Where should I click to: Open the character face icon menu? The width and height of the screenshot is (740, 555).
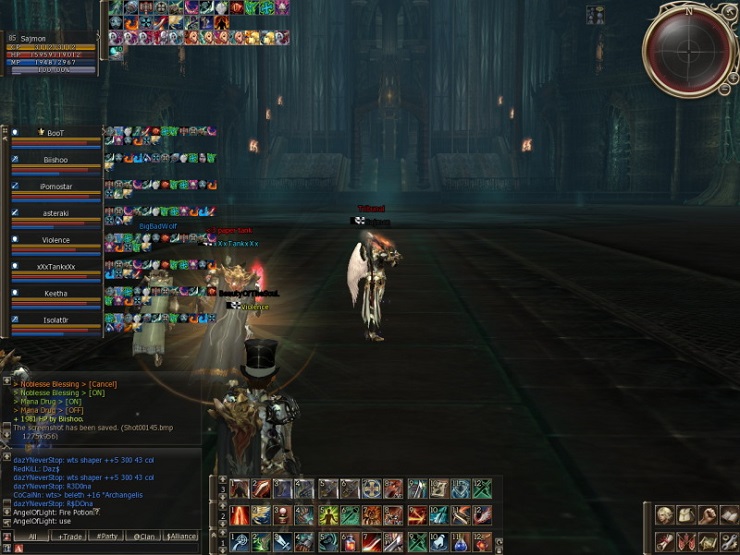665,515
